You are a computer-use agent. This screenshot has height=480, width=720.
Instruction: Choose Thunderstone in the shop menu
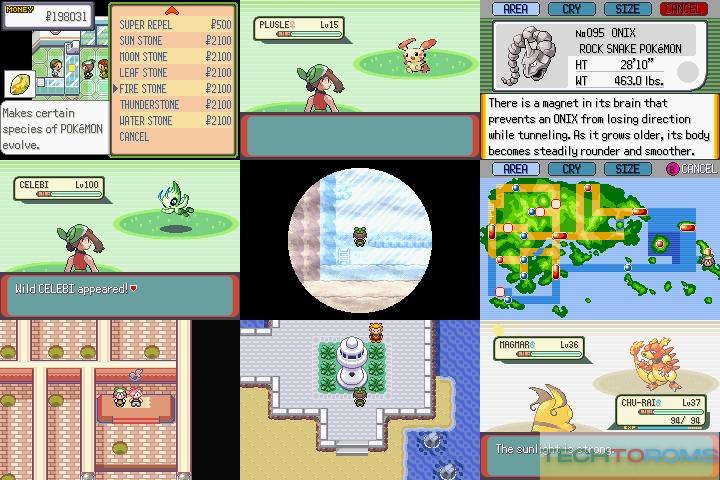point(149,105)
